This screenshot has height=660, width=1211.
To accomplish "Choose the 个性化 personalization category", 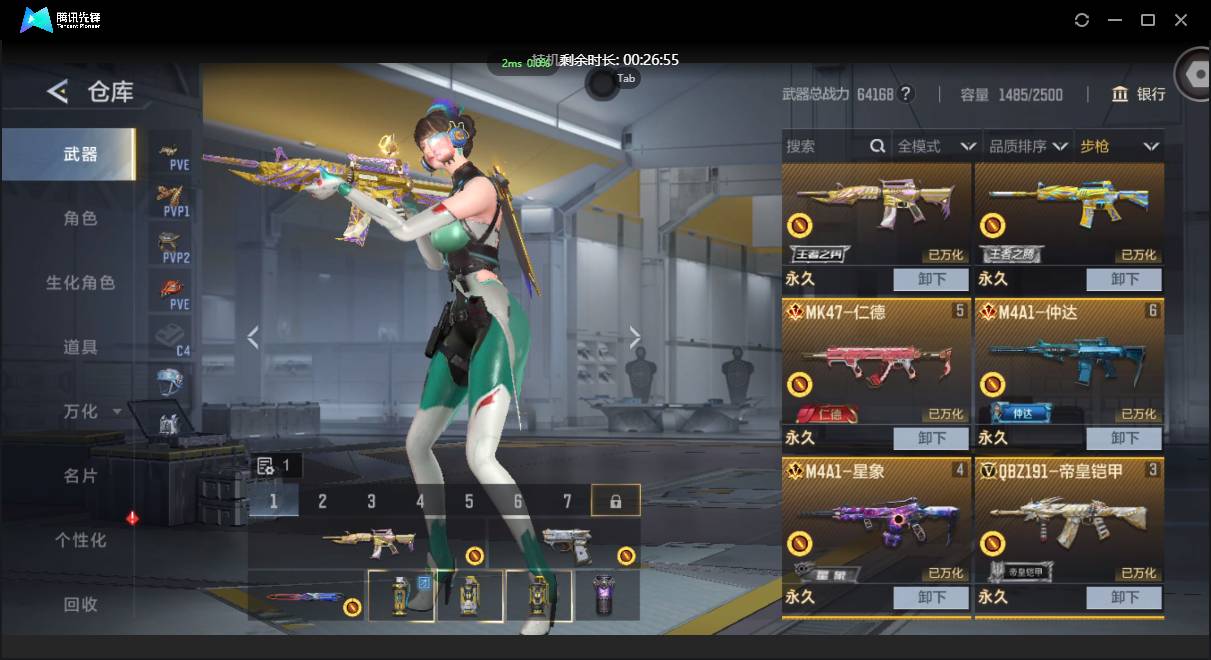I will [x=80, y=540].
